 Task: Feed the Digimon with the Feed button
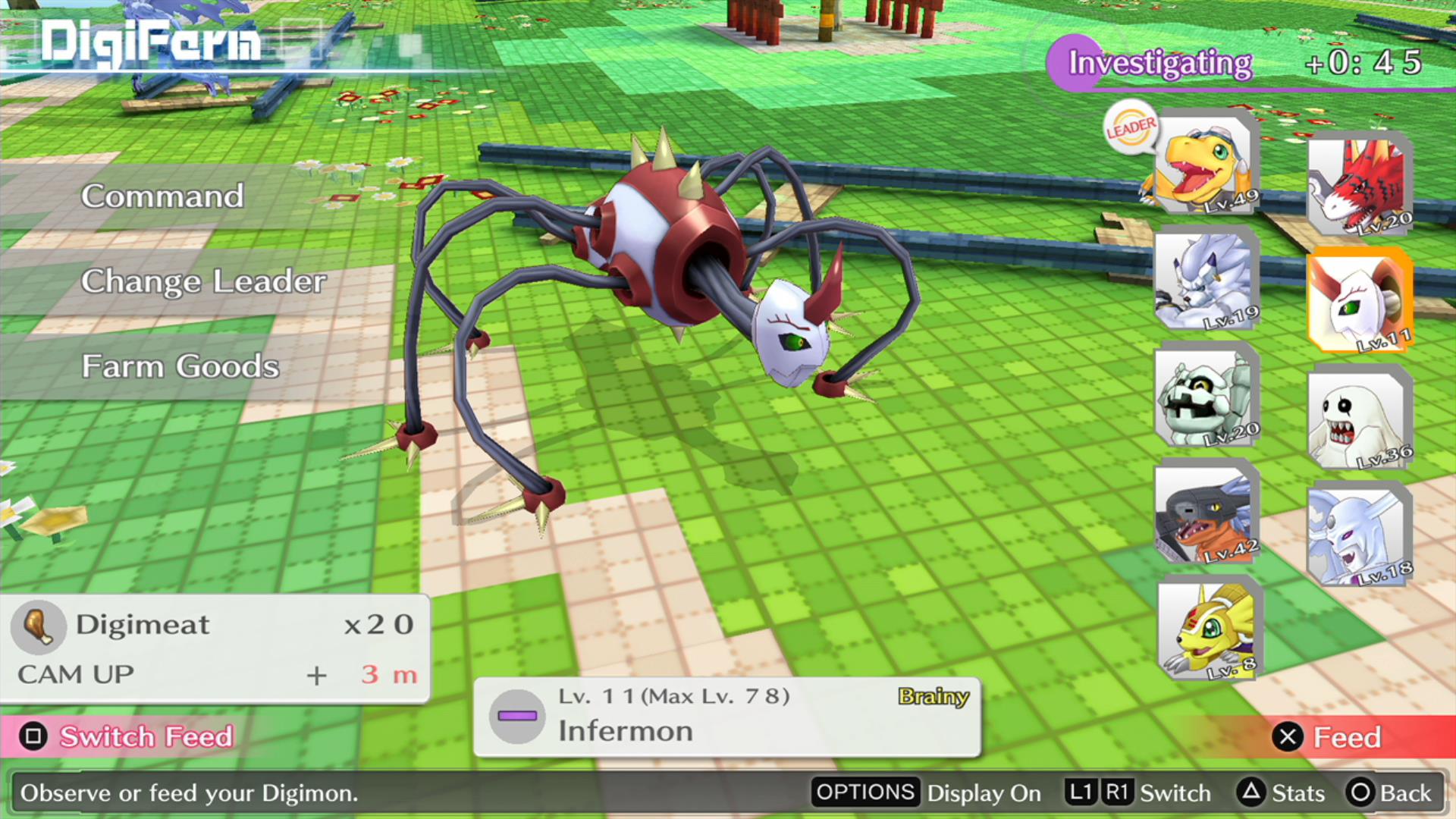click(x=1331, y=737)
